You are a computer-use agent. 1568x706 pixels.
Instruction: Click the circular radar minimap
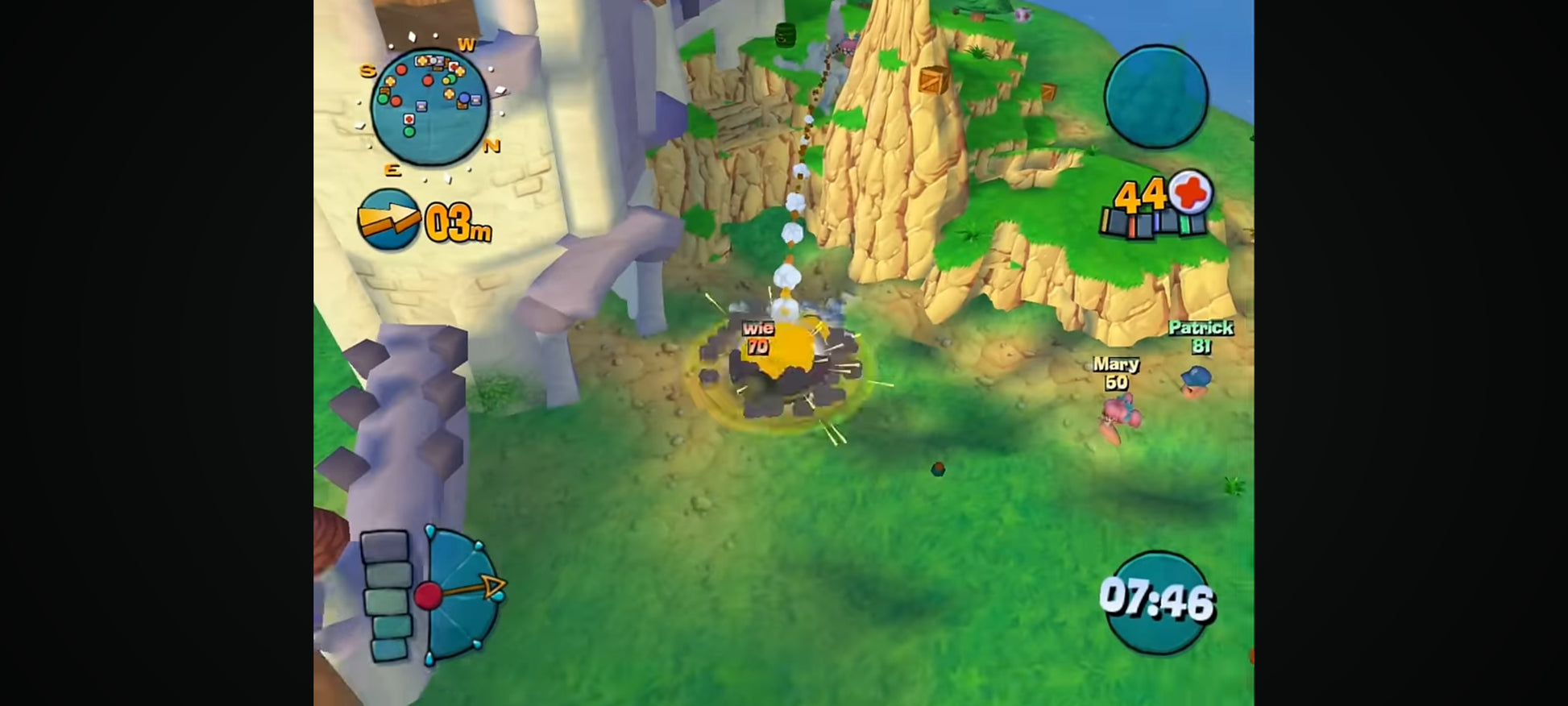pyautogui.click(x=429, y=106)
